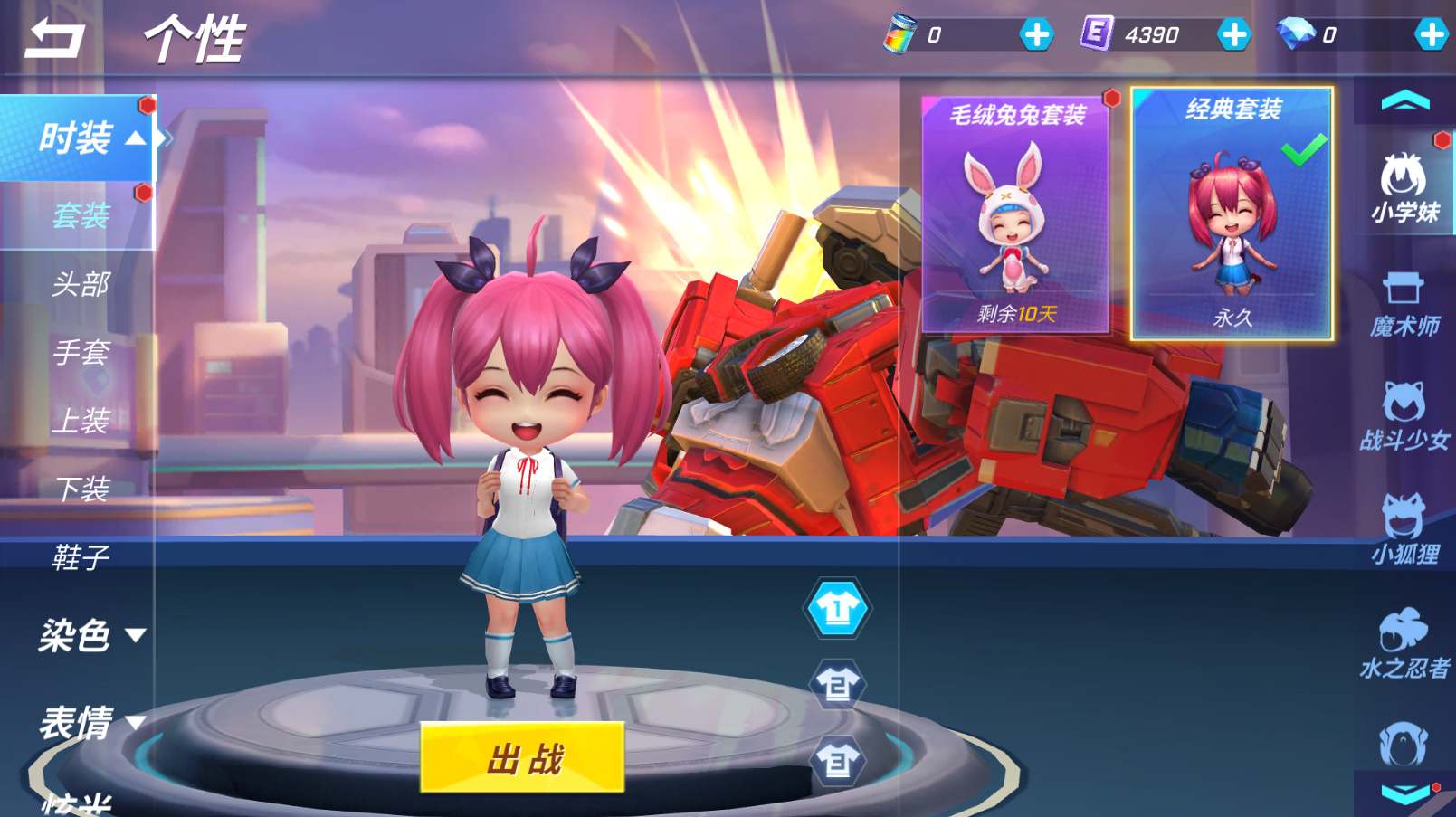Image resolution: width=1456 pixels, height=817 pixels.
Task: Switch to the 套装 tab
Action: [81, 215]
